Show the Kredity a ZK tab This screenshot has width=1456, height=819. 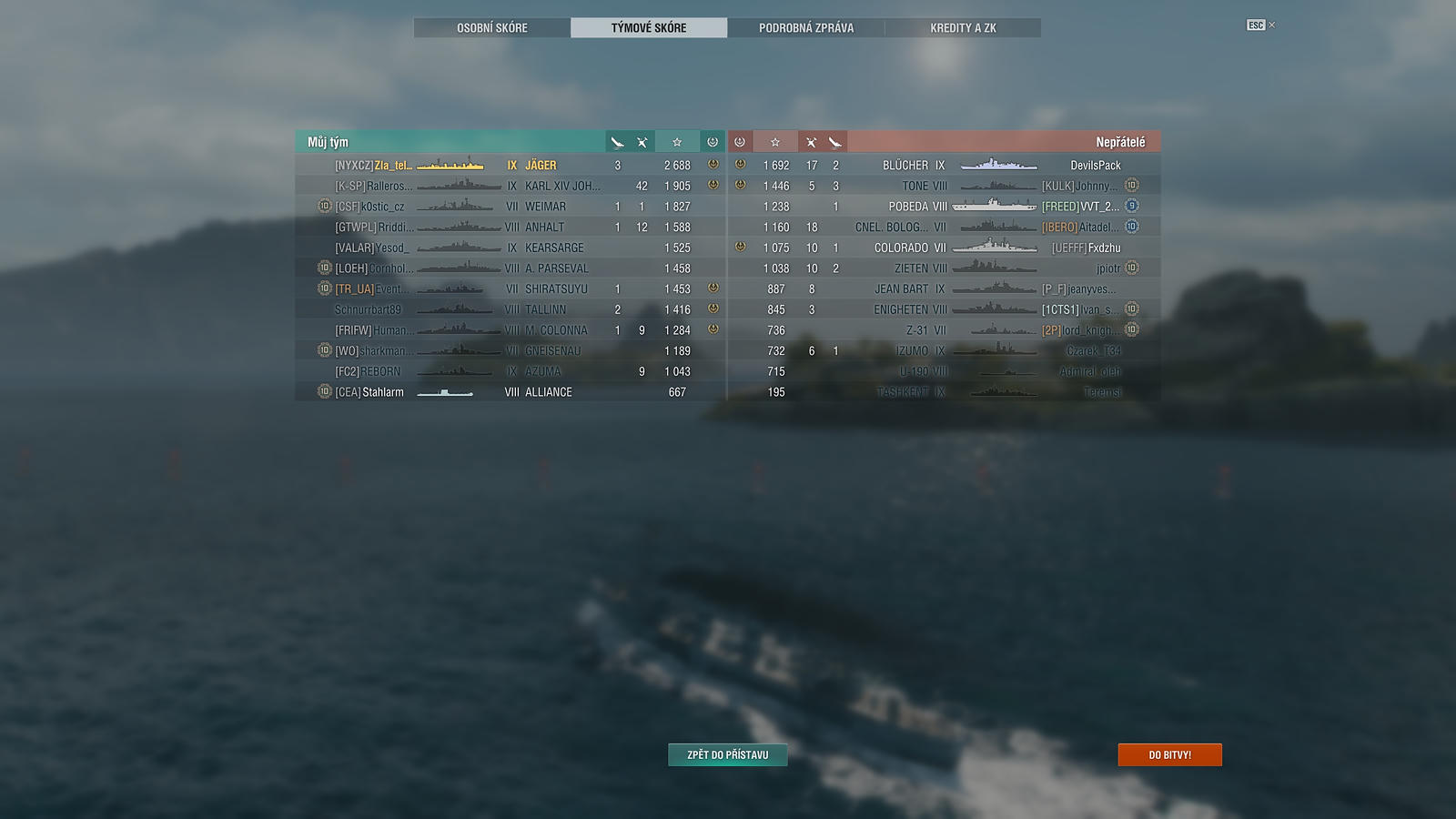[x=963, y=28]
